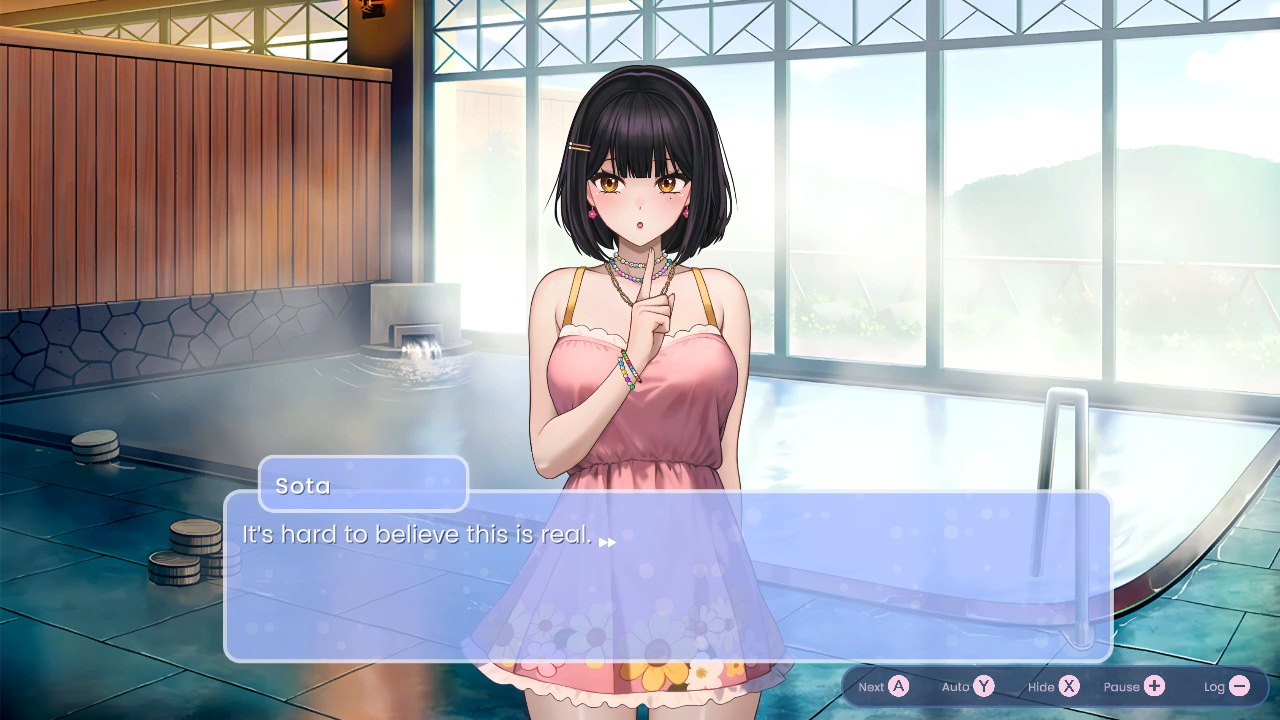Click the double-arrow text advance indicator

607,542
